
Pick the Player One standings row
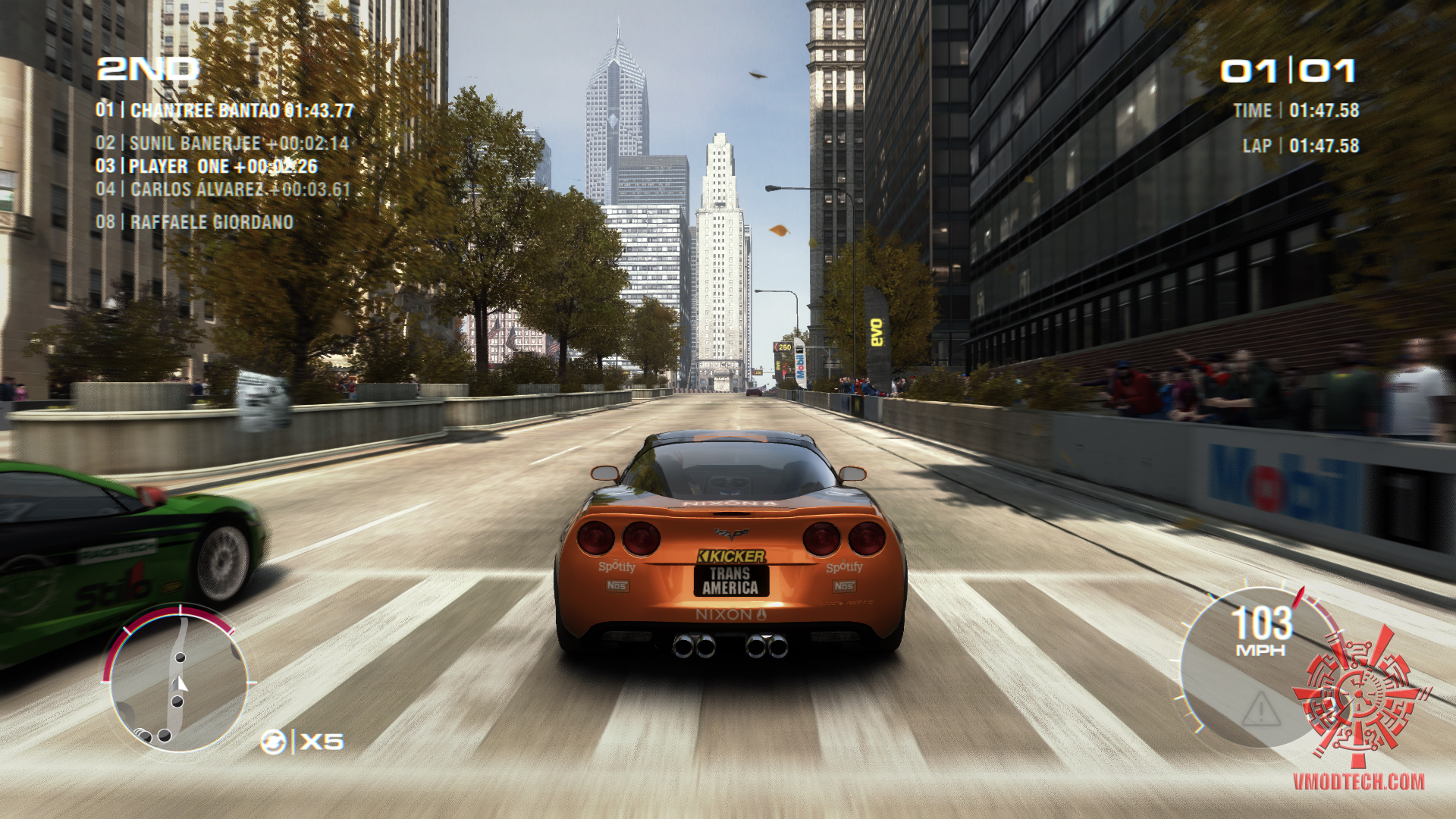pyautogui.click(x=206, y=166)
